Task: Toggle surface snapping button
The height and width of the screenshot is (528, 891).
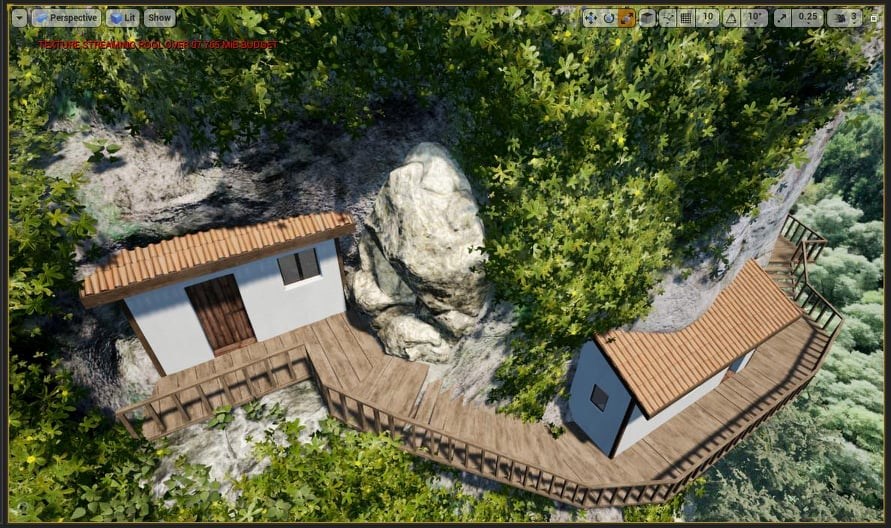Action: pyautogui.click(x=667, y=17)
